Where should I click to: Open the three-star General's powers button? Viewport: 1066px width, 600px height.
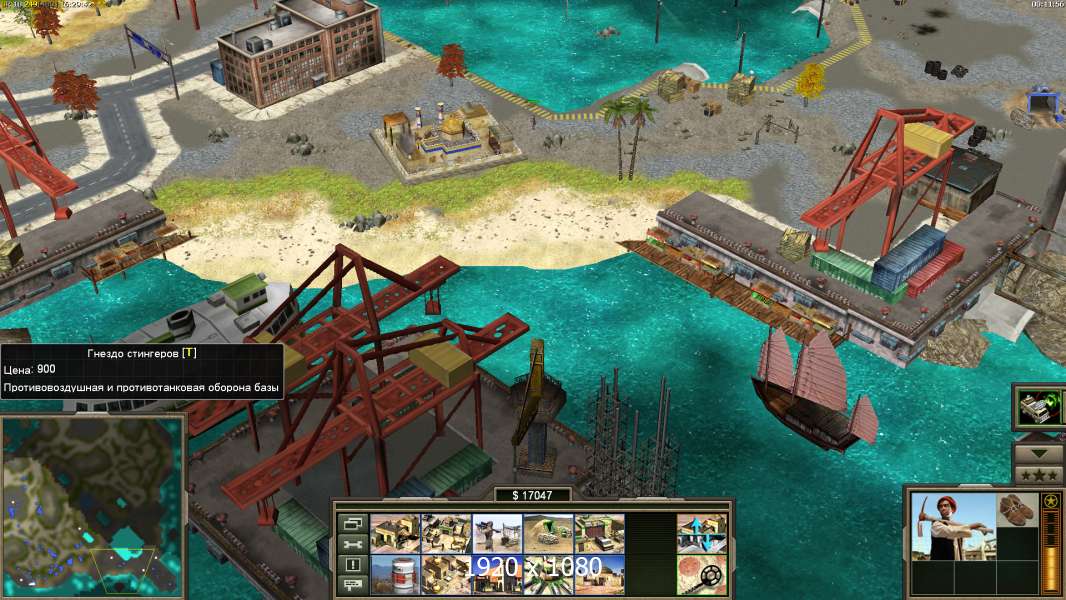tap(1038, 473)
